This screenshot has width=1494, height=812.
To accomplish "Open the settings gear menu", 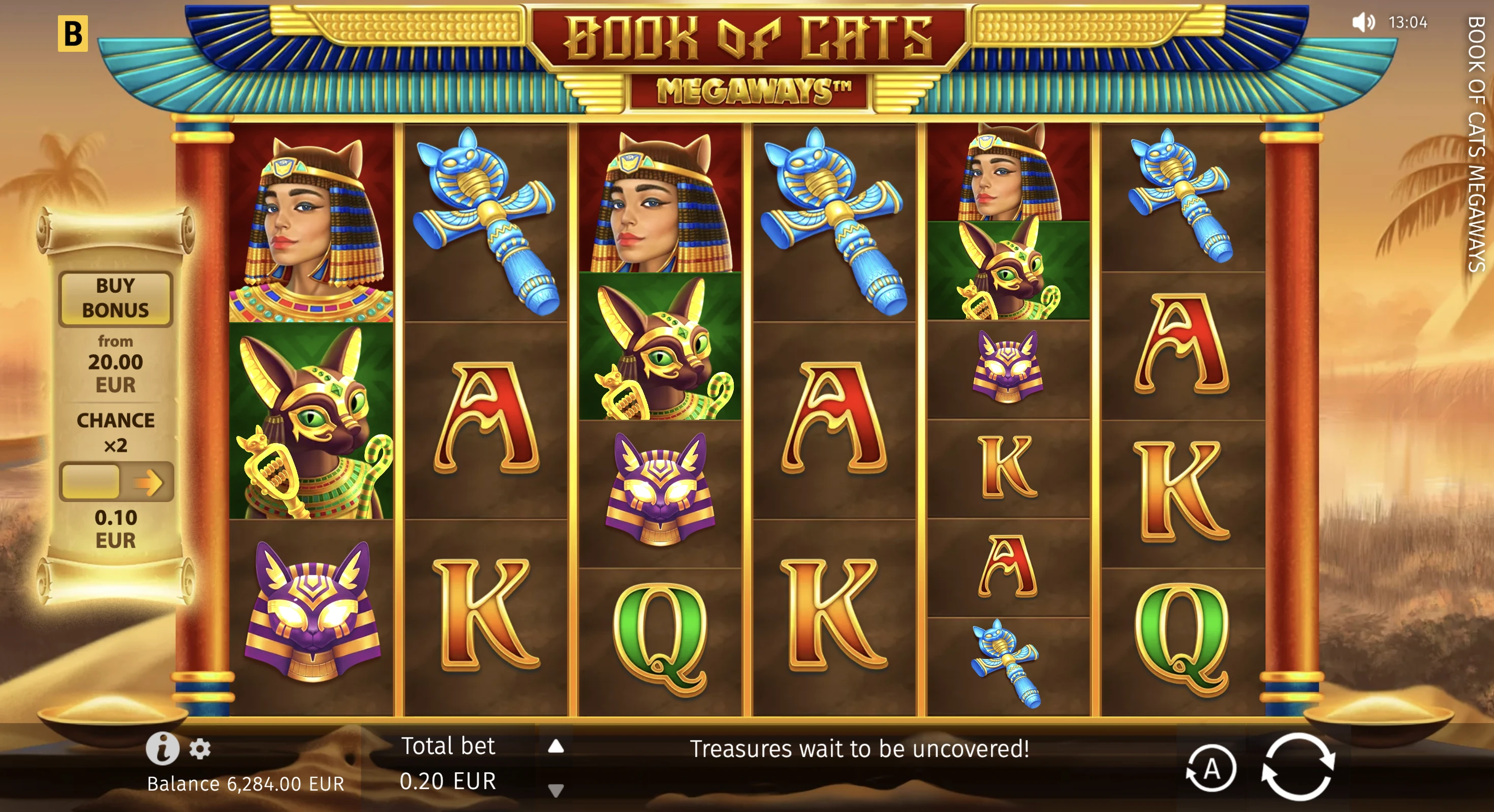I will 200,749.
